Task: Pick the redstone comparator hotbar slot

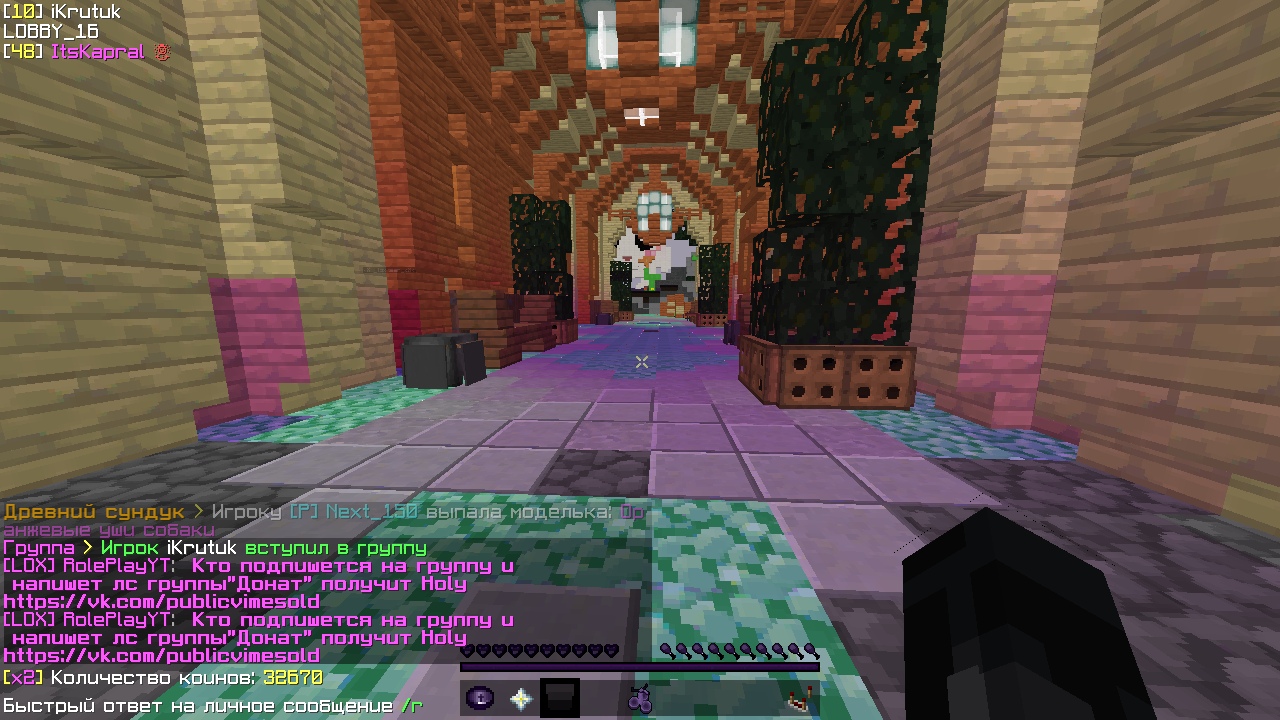Action: (800, 698)
